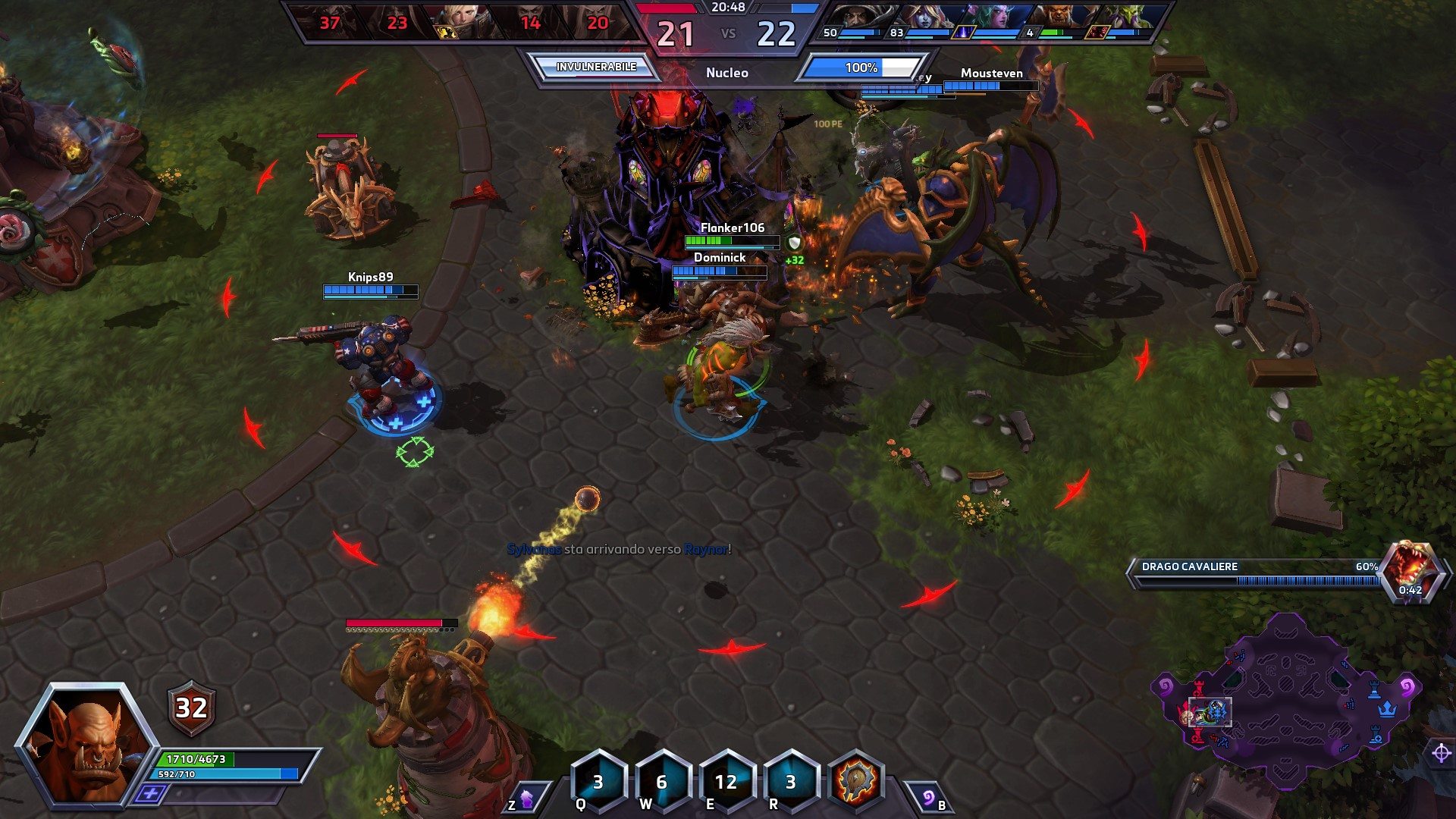Select the Dragon Knight objective icon

(x=1410, y=569)
